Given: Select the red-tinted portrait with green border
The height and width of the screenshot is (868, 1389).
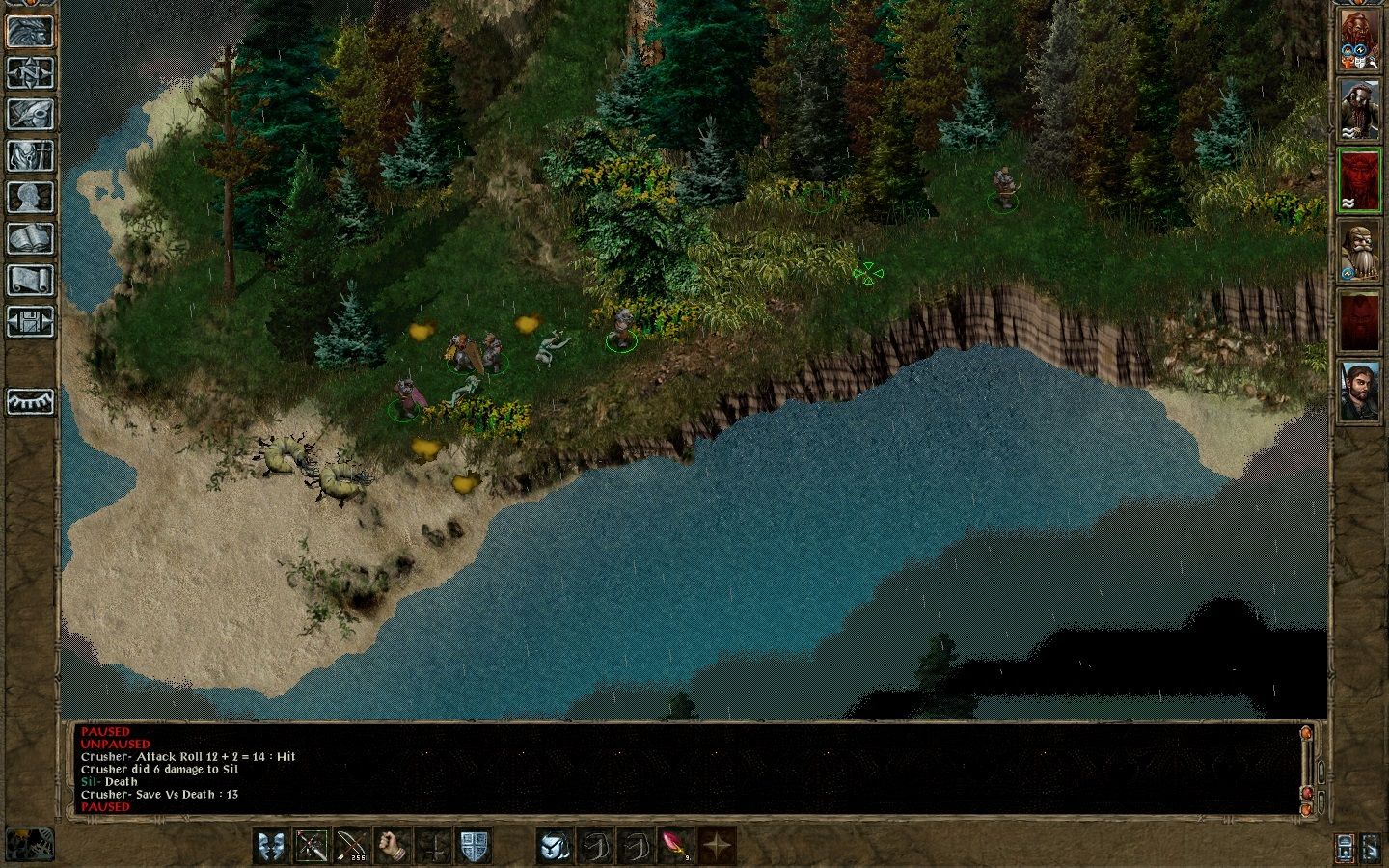Looking at the screenshot, I should pos(1359,180).
